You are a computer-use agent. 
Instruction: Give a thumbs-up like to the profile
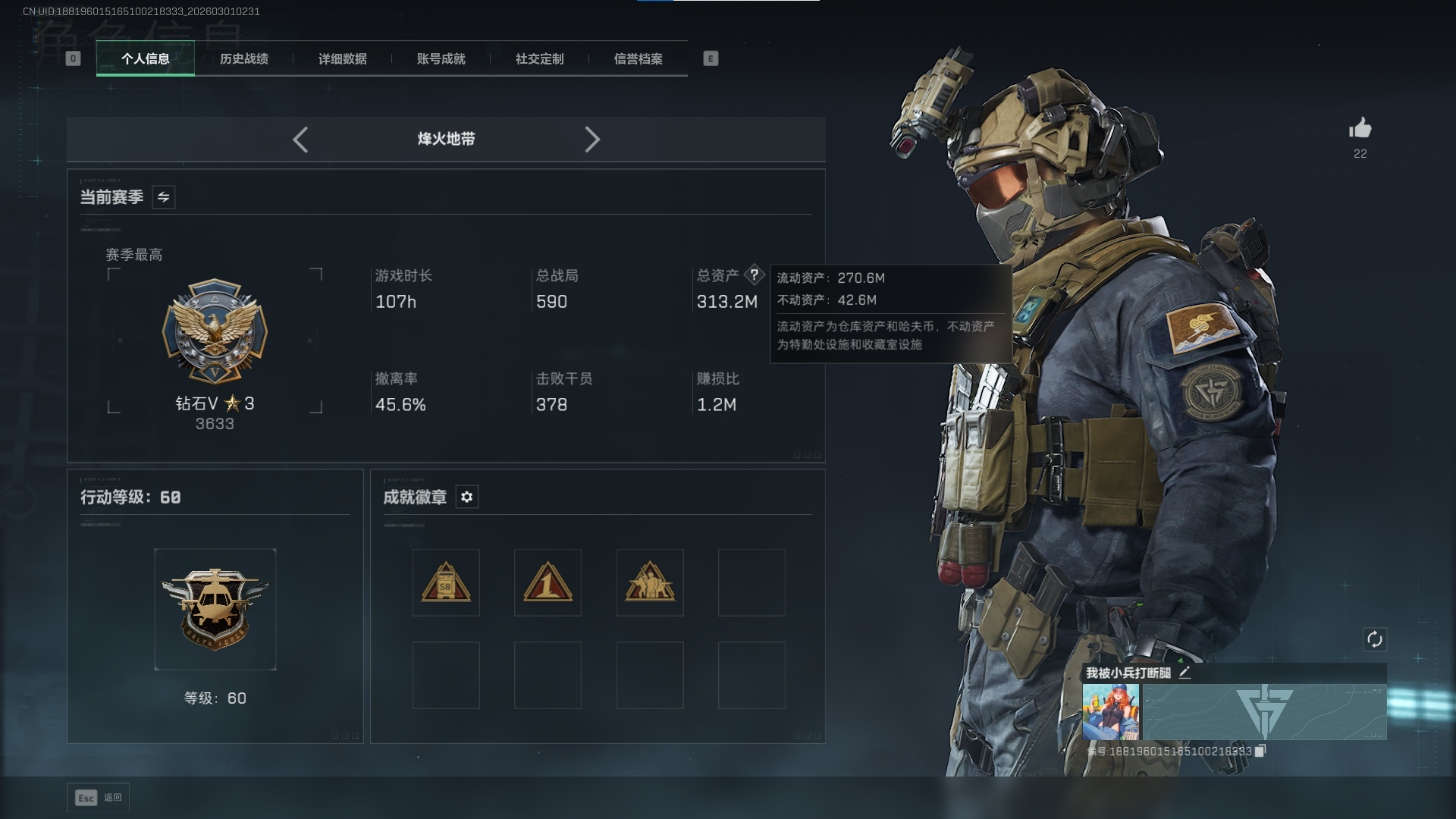pos(1360,128)
